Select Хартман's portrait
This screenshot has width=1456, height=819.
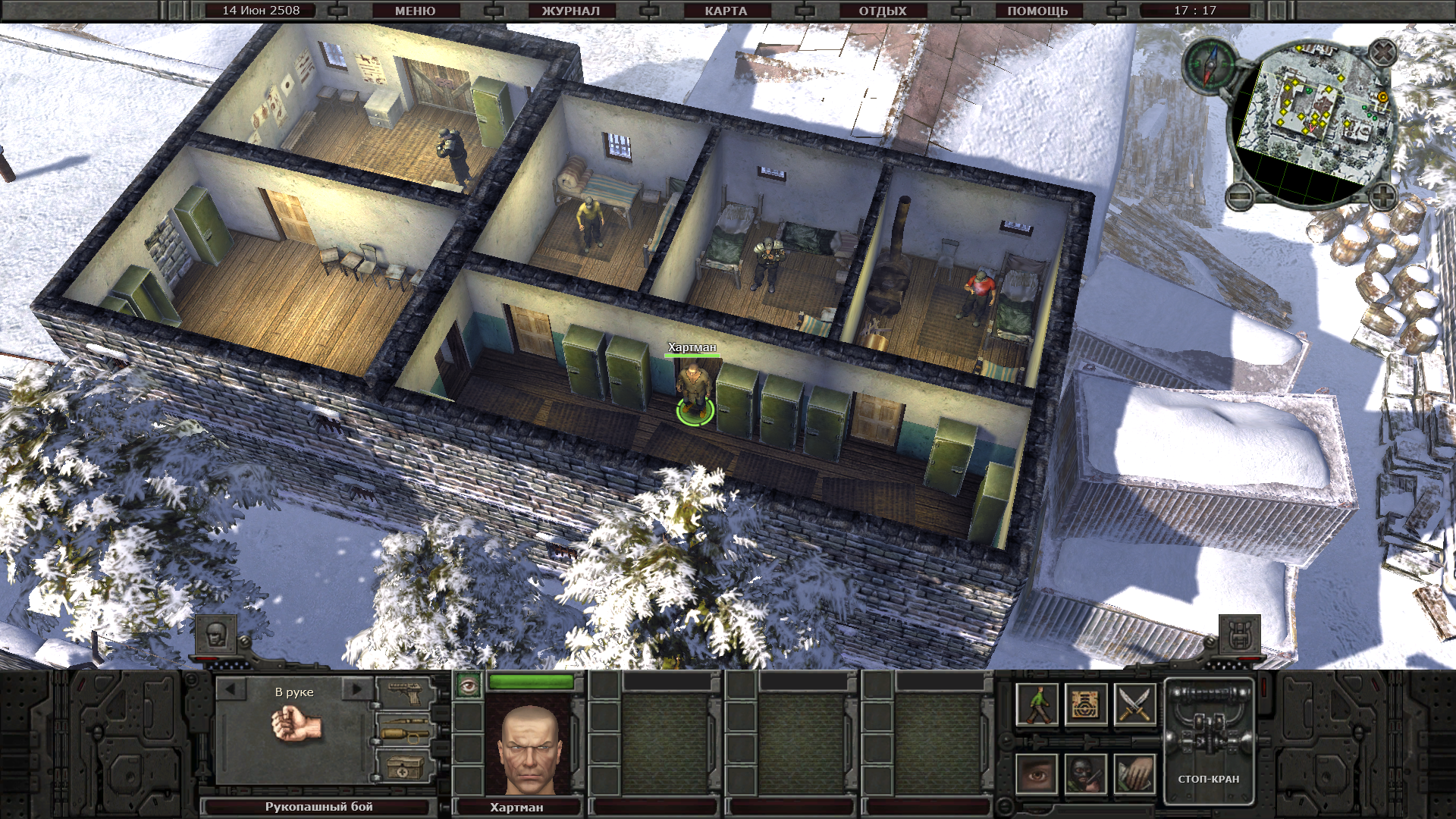[529, 747]
